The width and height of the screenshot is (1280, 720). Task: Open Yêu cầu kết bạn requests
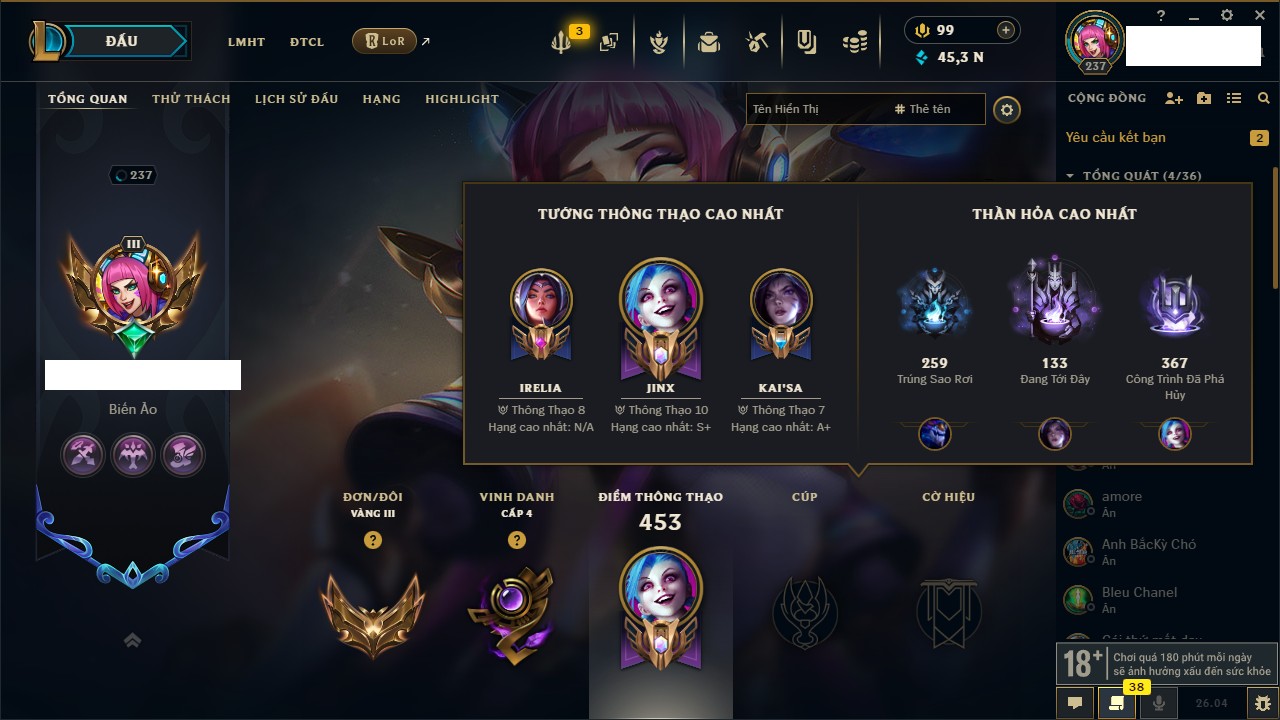coord(1115,137)
